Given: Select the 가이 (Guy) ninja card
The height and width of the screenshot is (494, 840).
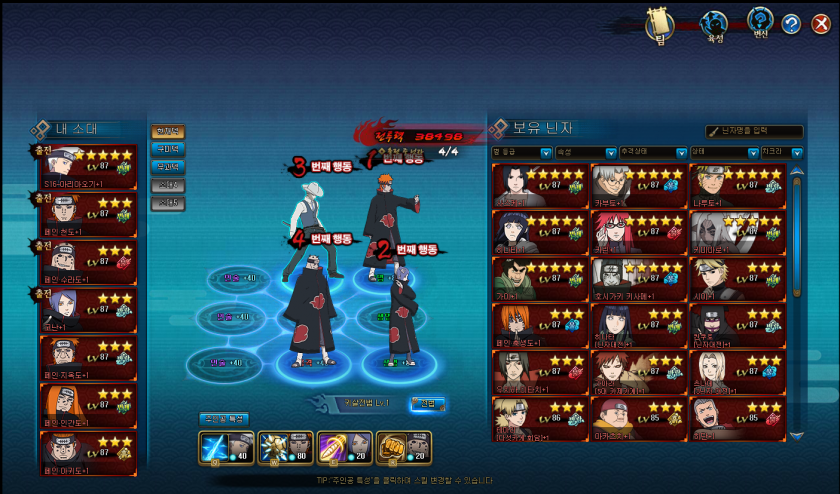Looking at the screenshot, I should point(540,278).
